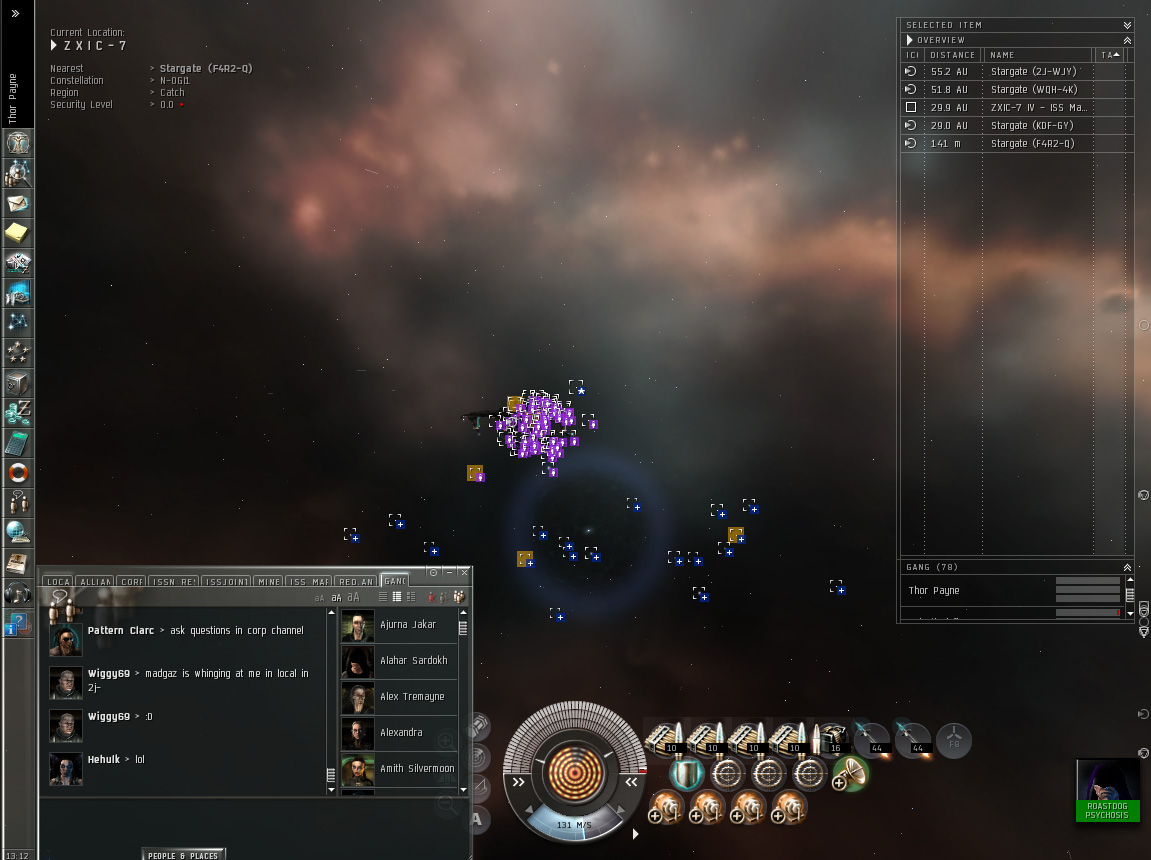This screenshot has width=1151, height=860.
Task: Open the mail envelope icon in the sidebar
Action: [x=18, y=203]
